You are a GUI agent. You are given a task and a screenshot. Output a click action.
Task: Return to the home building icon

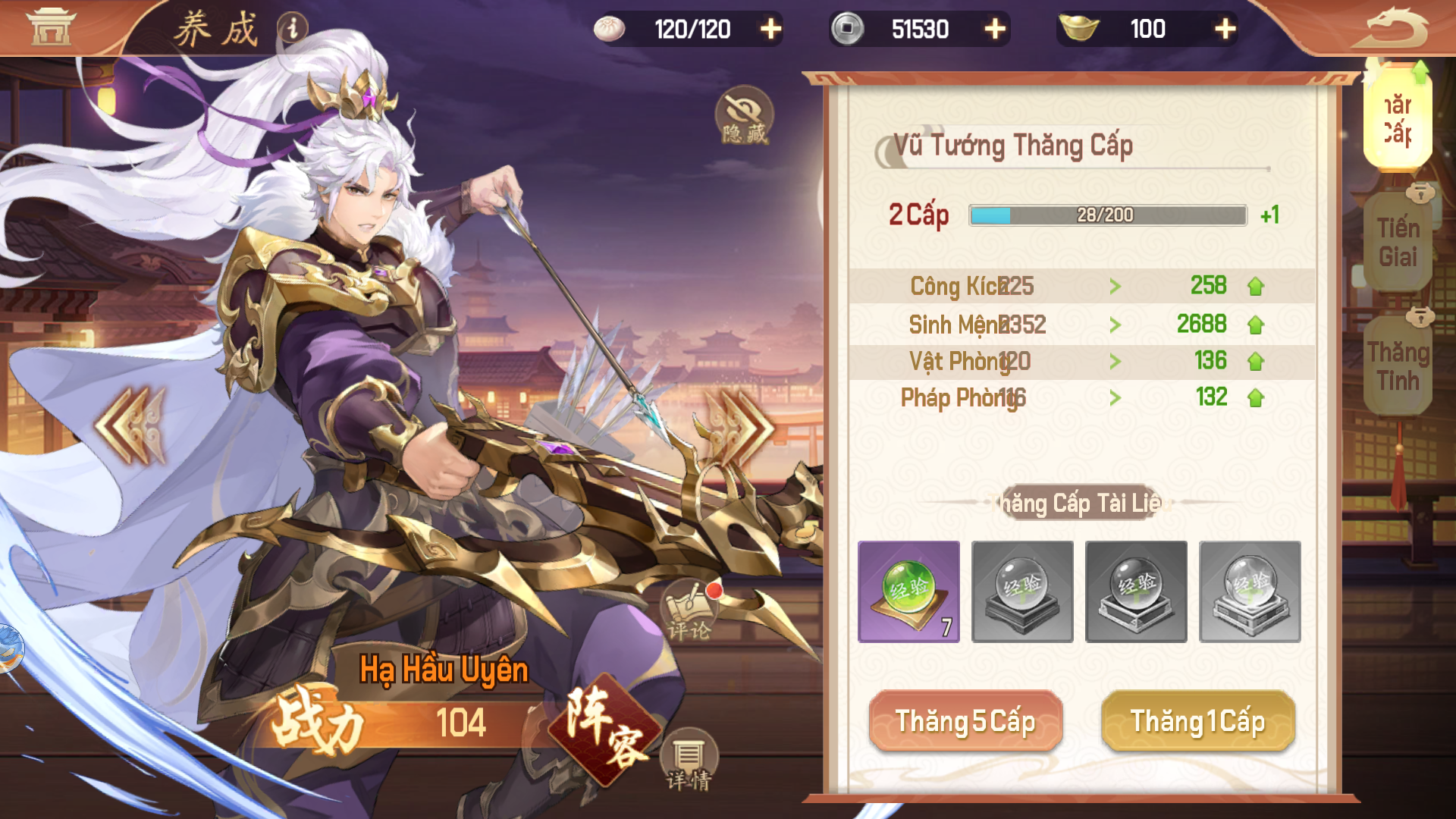(51, 27)
